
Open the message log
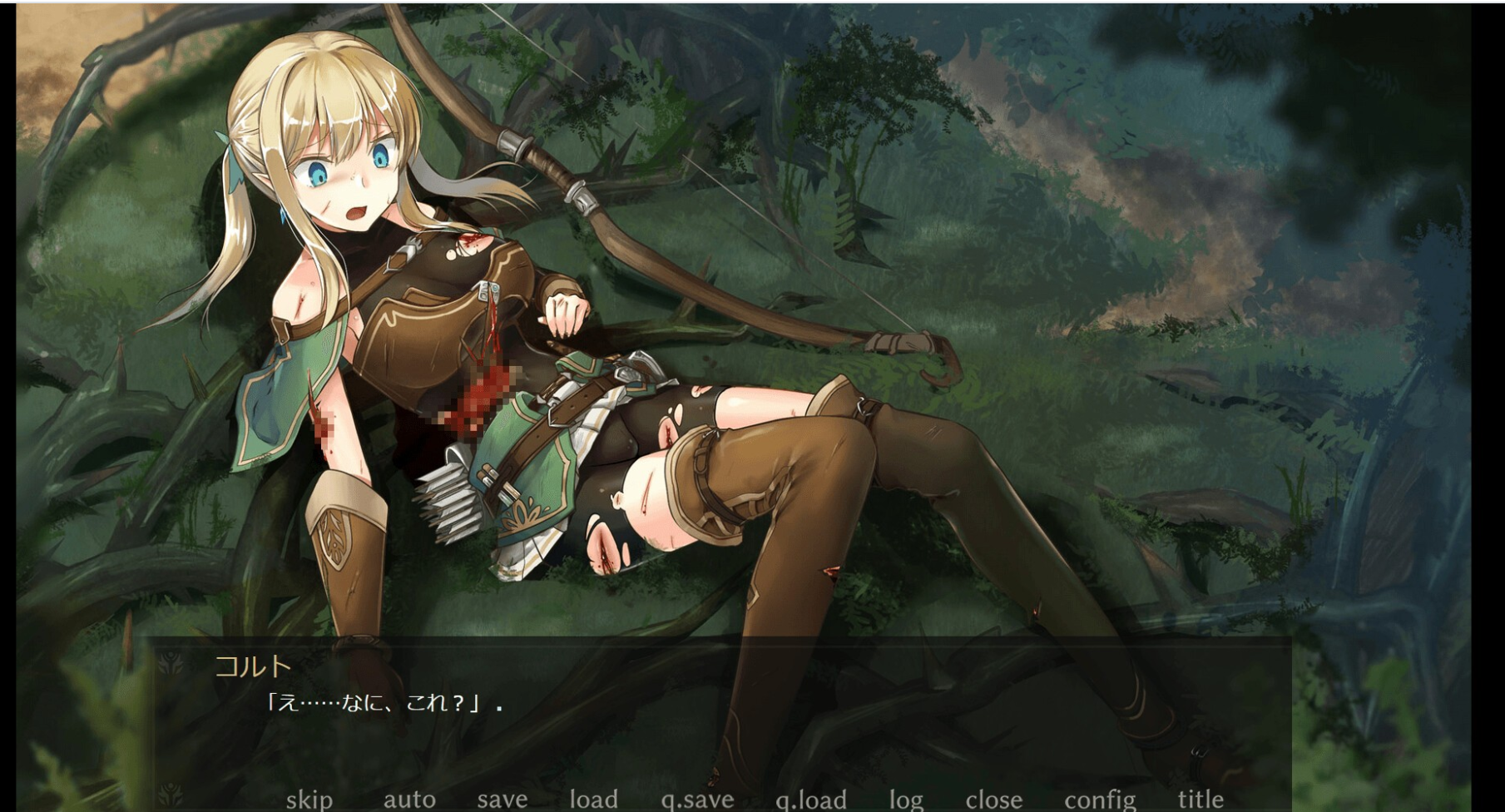pos(908,799)
